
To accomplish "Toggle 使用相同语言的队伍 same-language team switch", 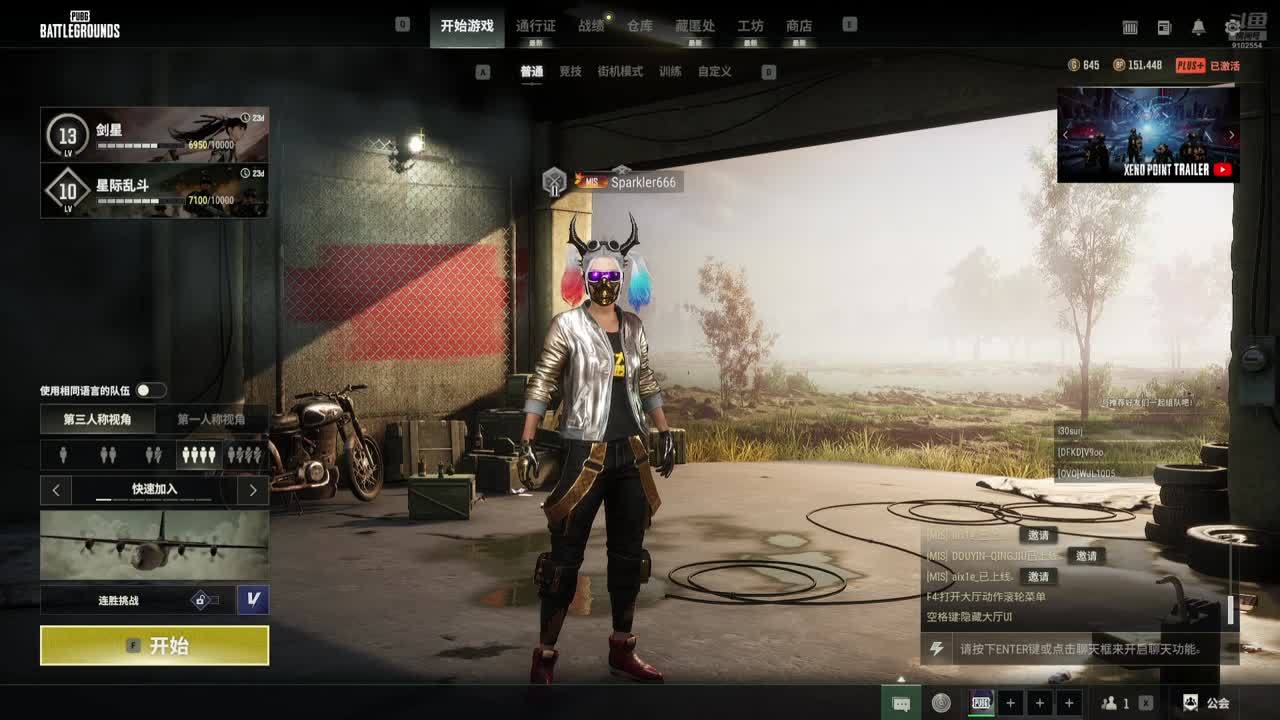I will (151, 390).
